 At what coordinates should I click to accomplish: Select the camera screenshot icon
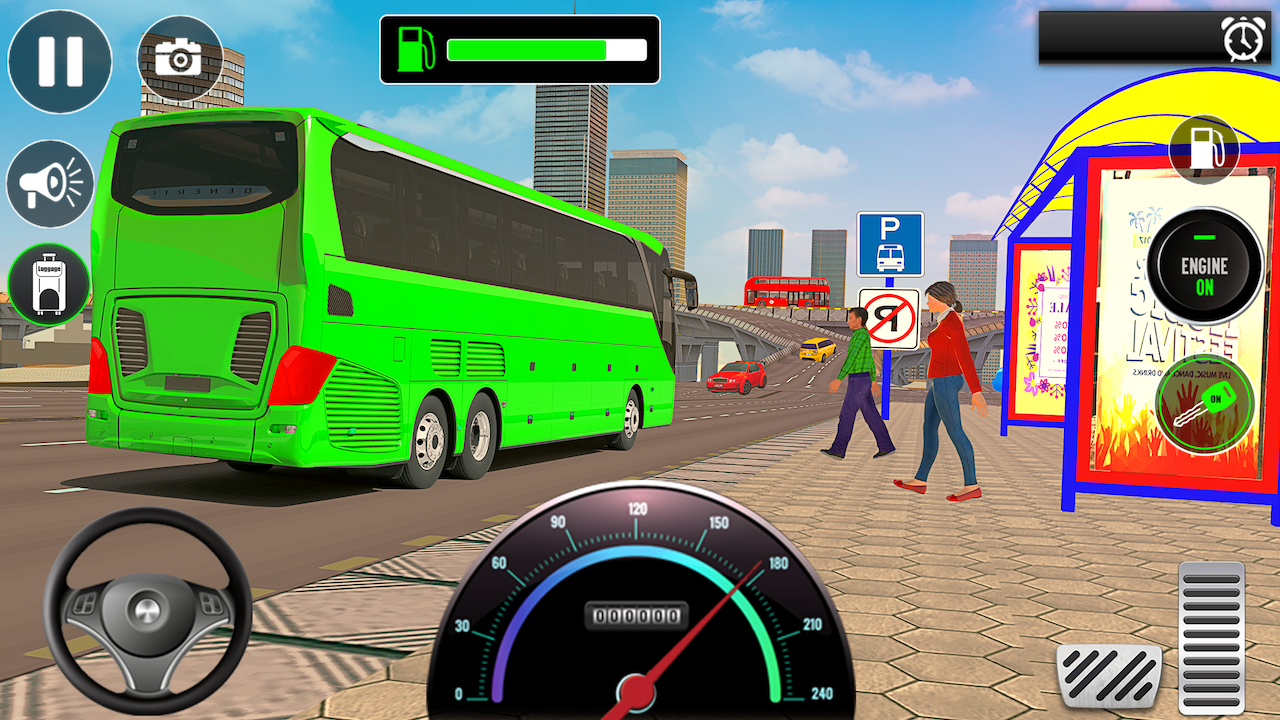tap(178, 57)
